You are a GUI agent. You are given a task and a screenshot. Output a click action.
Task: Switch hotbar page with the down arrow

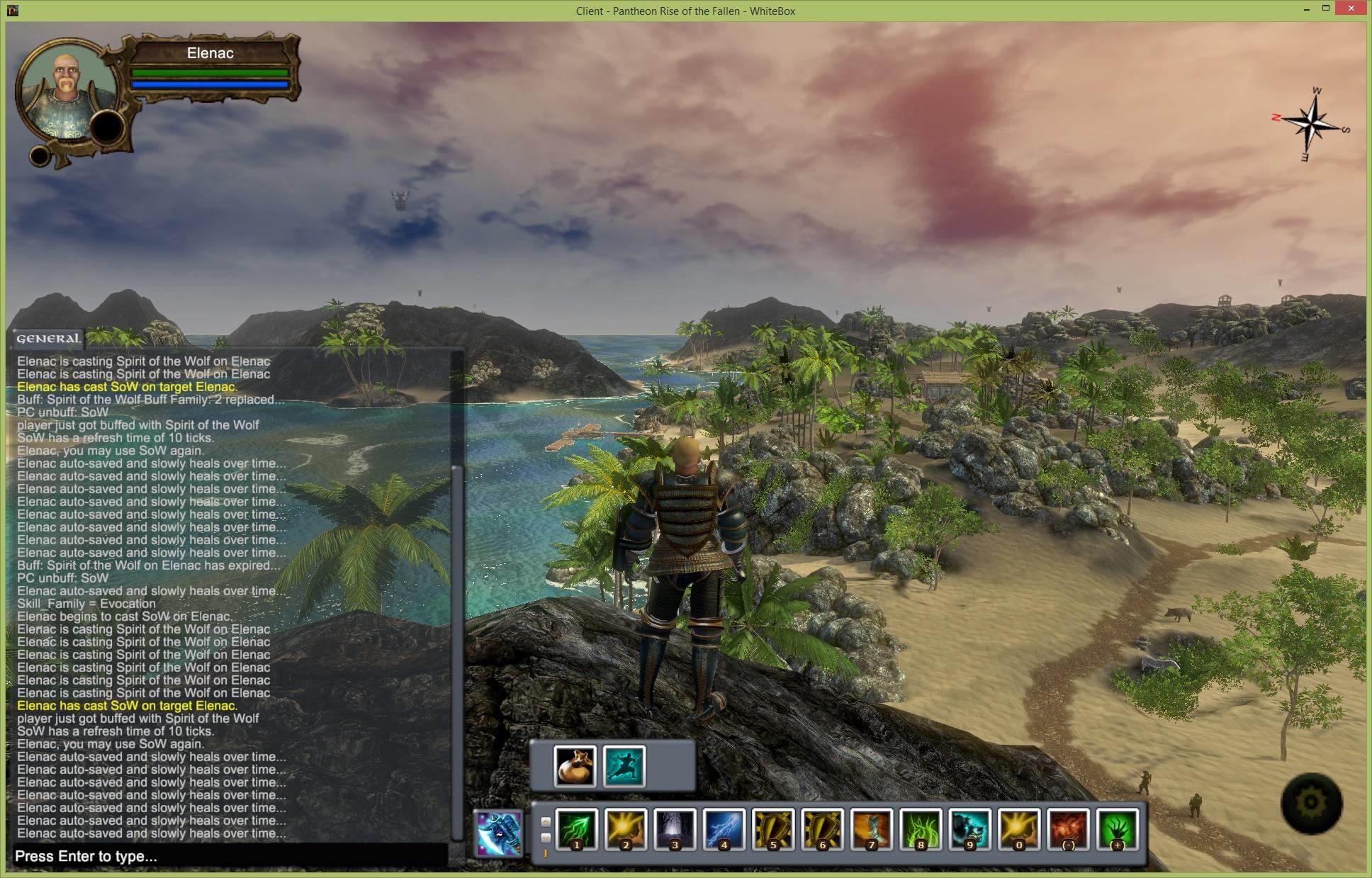[546, 838]
